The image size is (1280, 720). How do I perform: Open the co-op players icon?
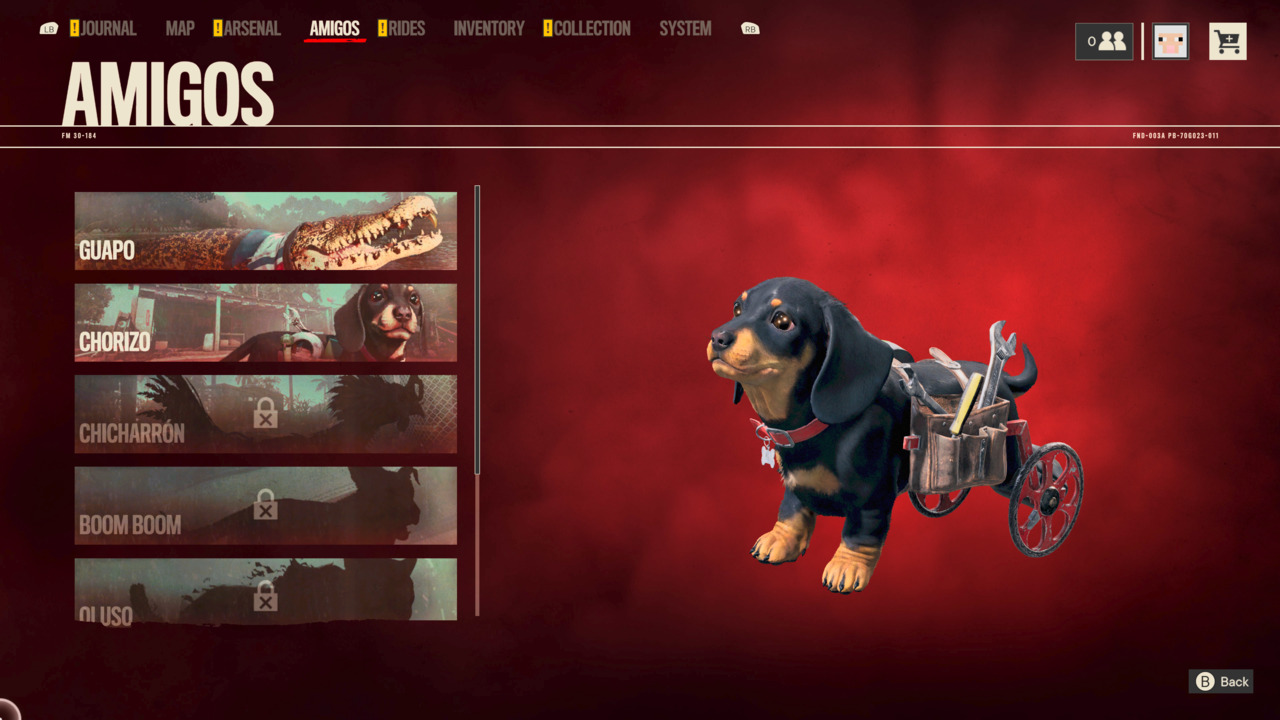(x=1104, y=42)
